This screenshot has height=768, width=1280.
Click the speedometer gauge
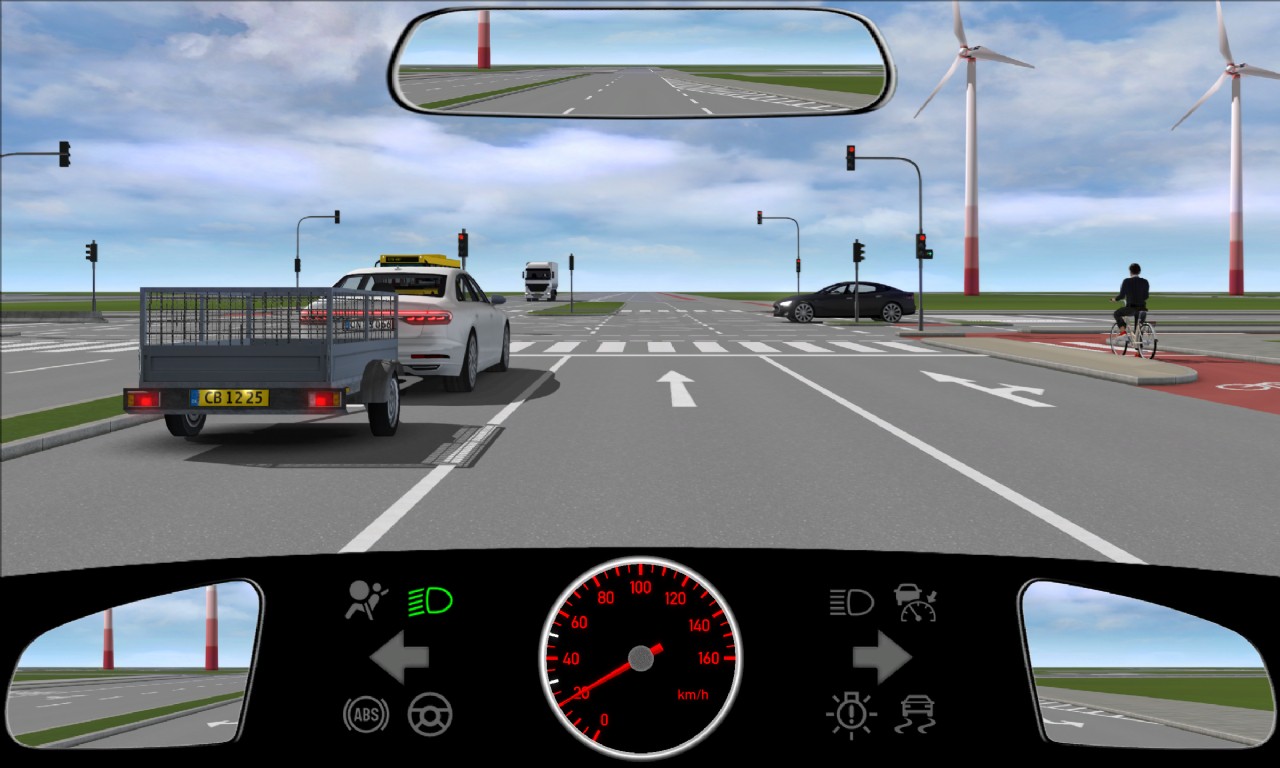640,657
